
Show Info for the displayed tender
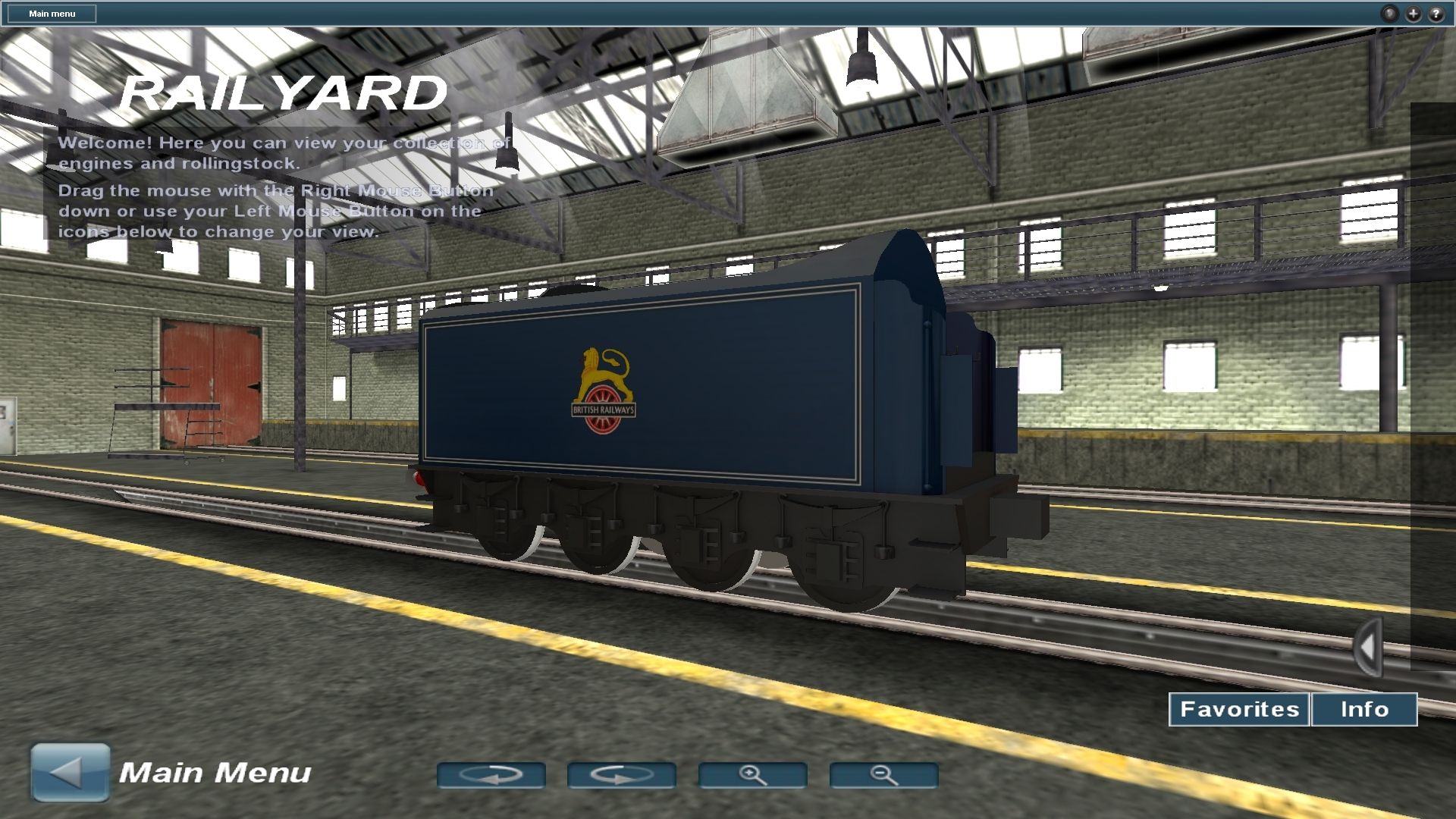pyautogui.click(x=1363, y=709)
